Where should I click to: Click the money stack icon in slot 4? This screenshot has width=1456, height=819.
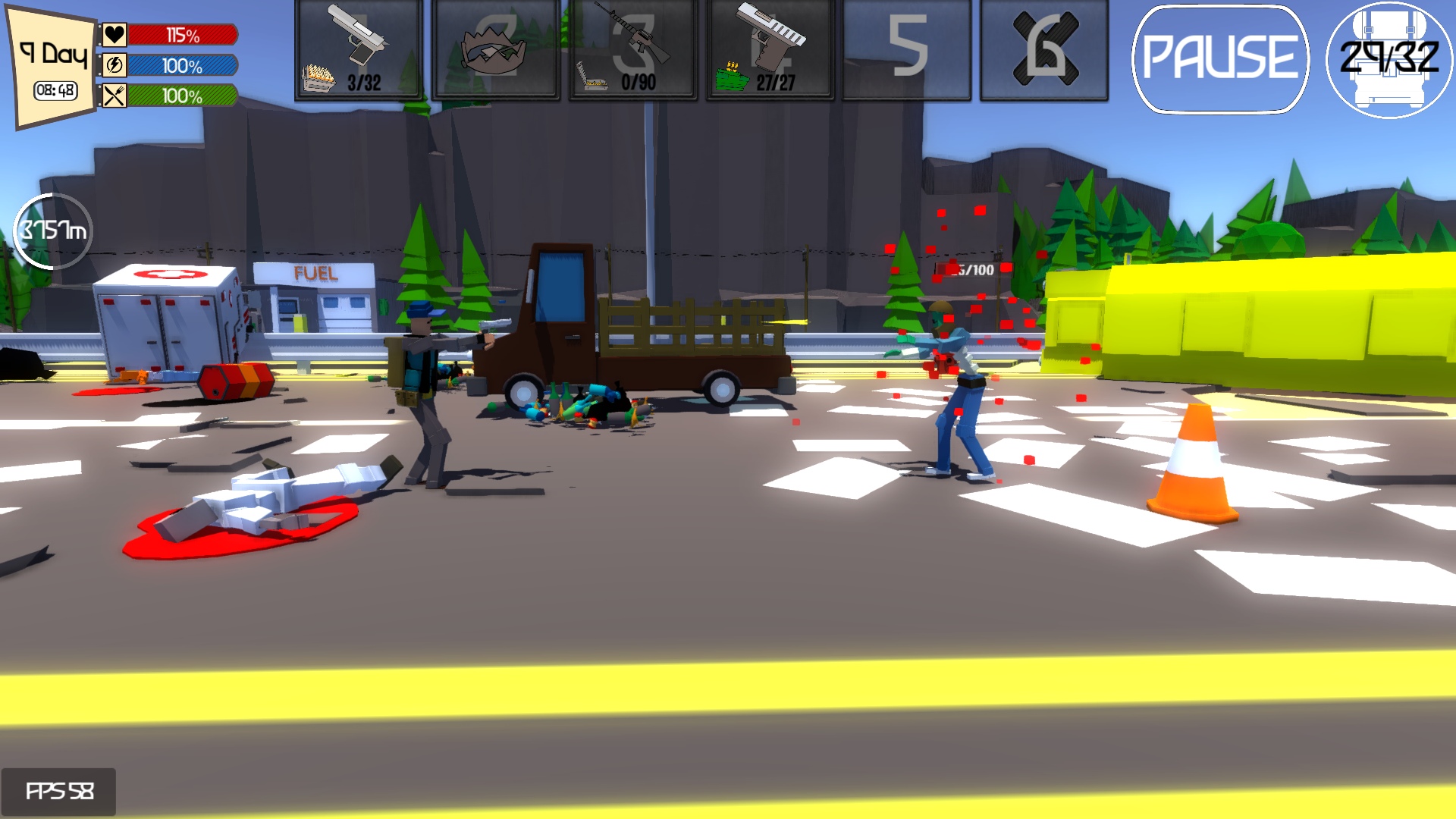point(732,77)
